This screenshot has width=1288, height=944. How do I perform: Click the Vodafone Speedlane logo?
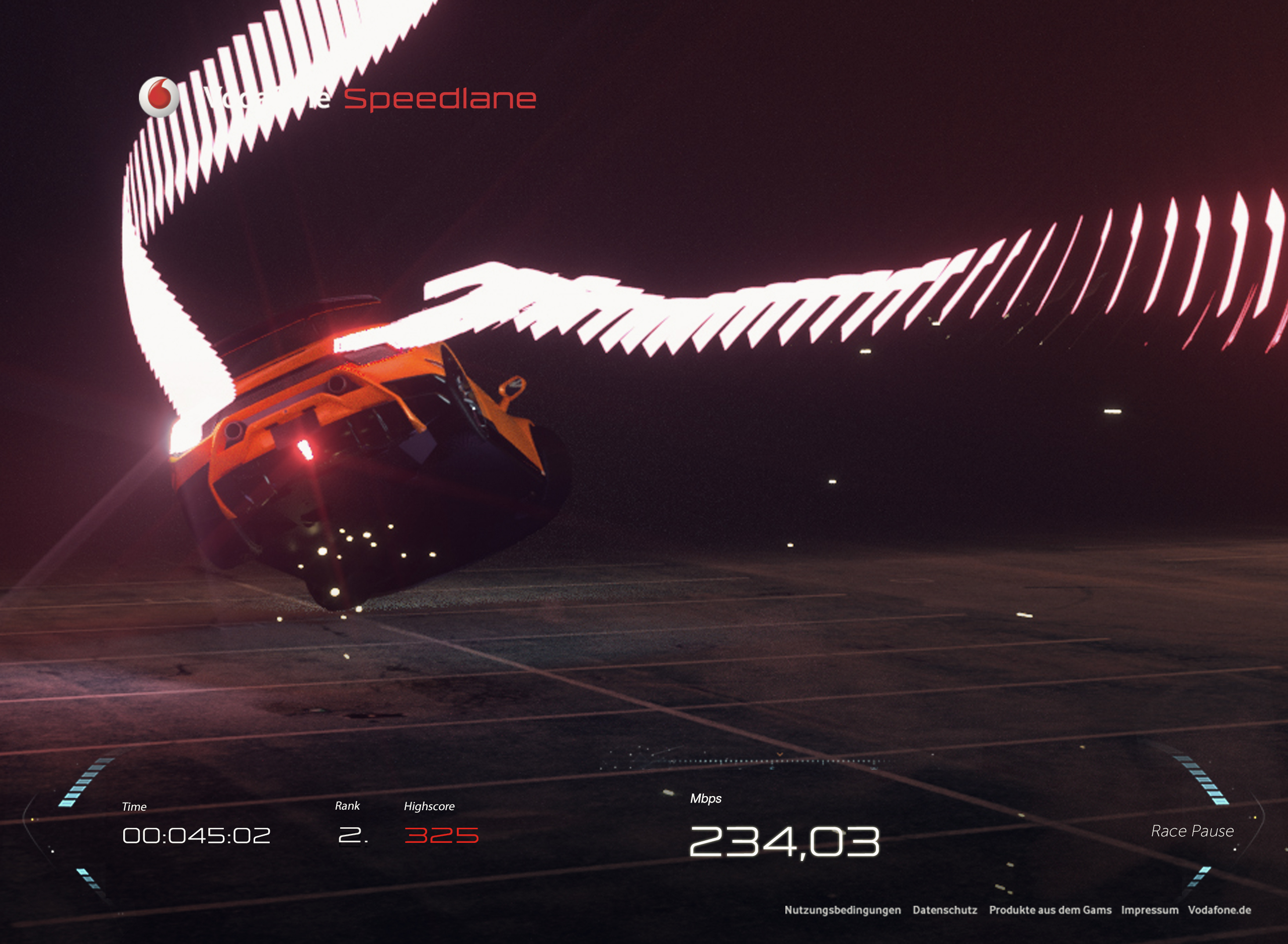click(x=337, y=98)
